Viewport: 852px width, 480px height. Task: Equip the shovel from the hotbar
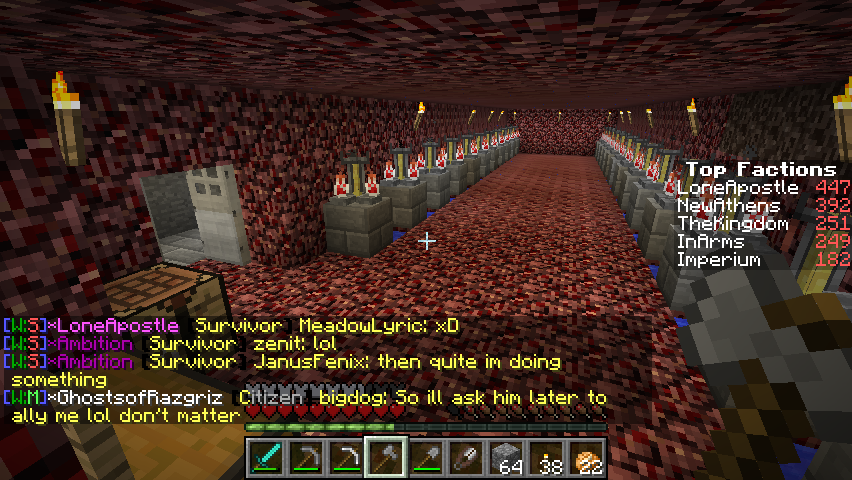click(x=426, y=458)
